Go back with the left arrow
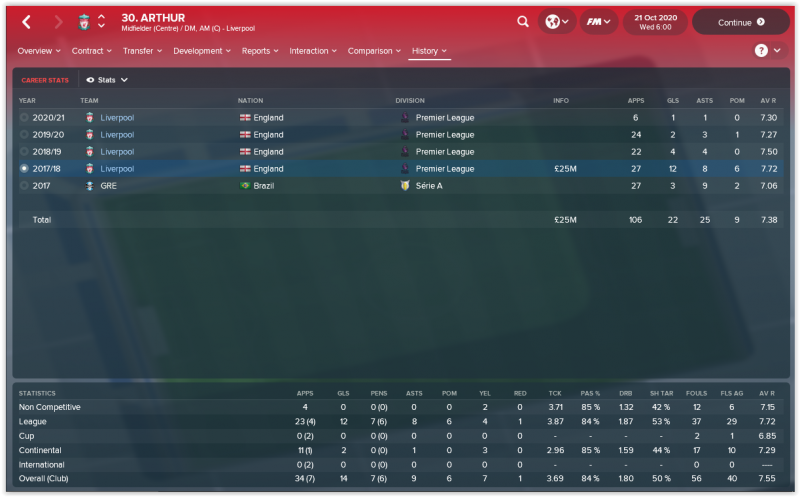The image size is (800, 497). tap(26, 21)
